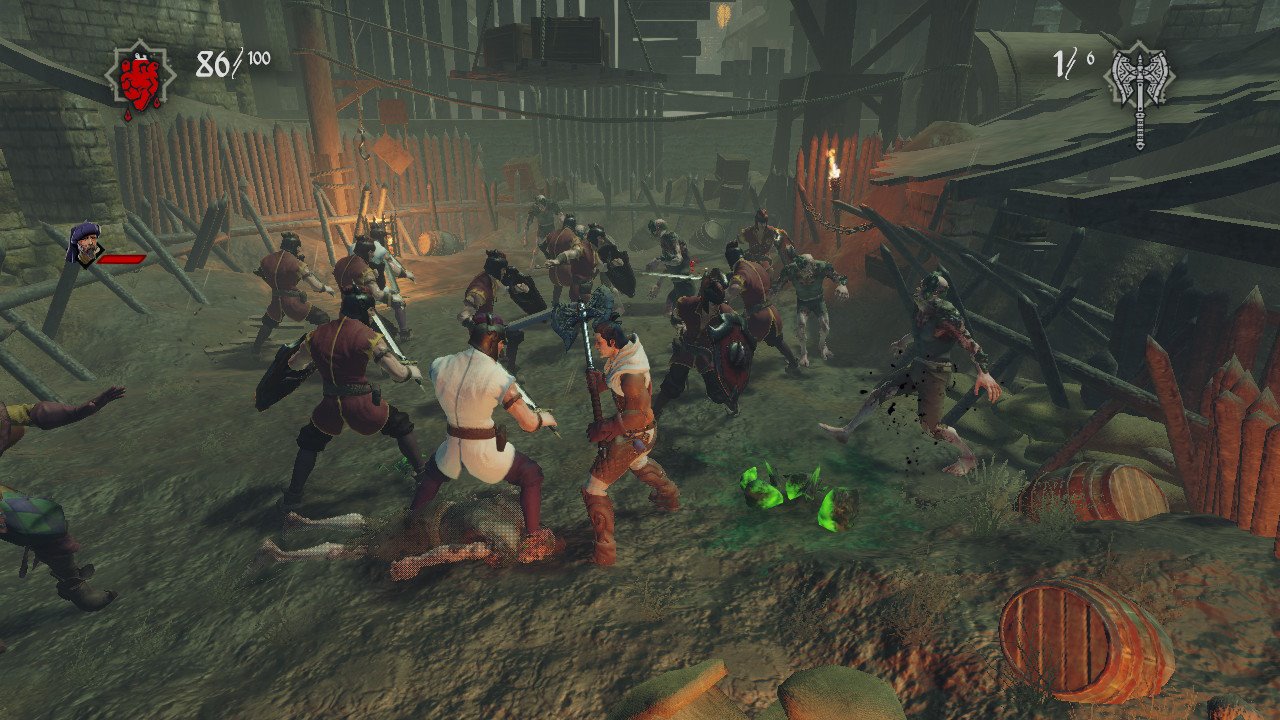The width and height of the screenshot is (1280, 720).
Task: Select the double-bladed axe weapon icon
Action: click(1139, 80)
